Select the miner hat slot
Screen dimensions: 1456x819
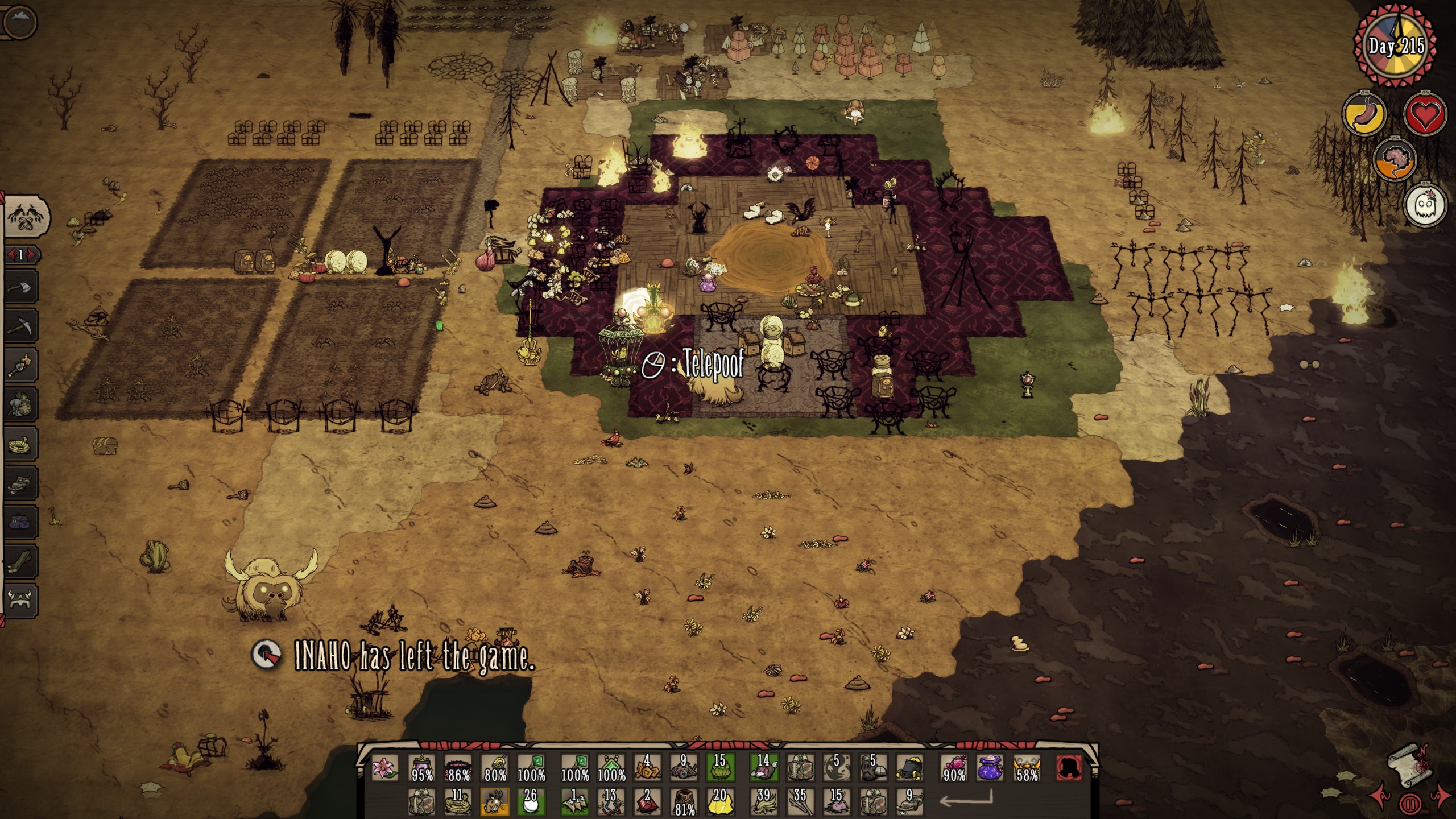click(909, 768)
